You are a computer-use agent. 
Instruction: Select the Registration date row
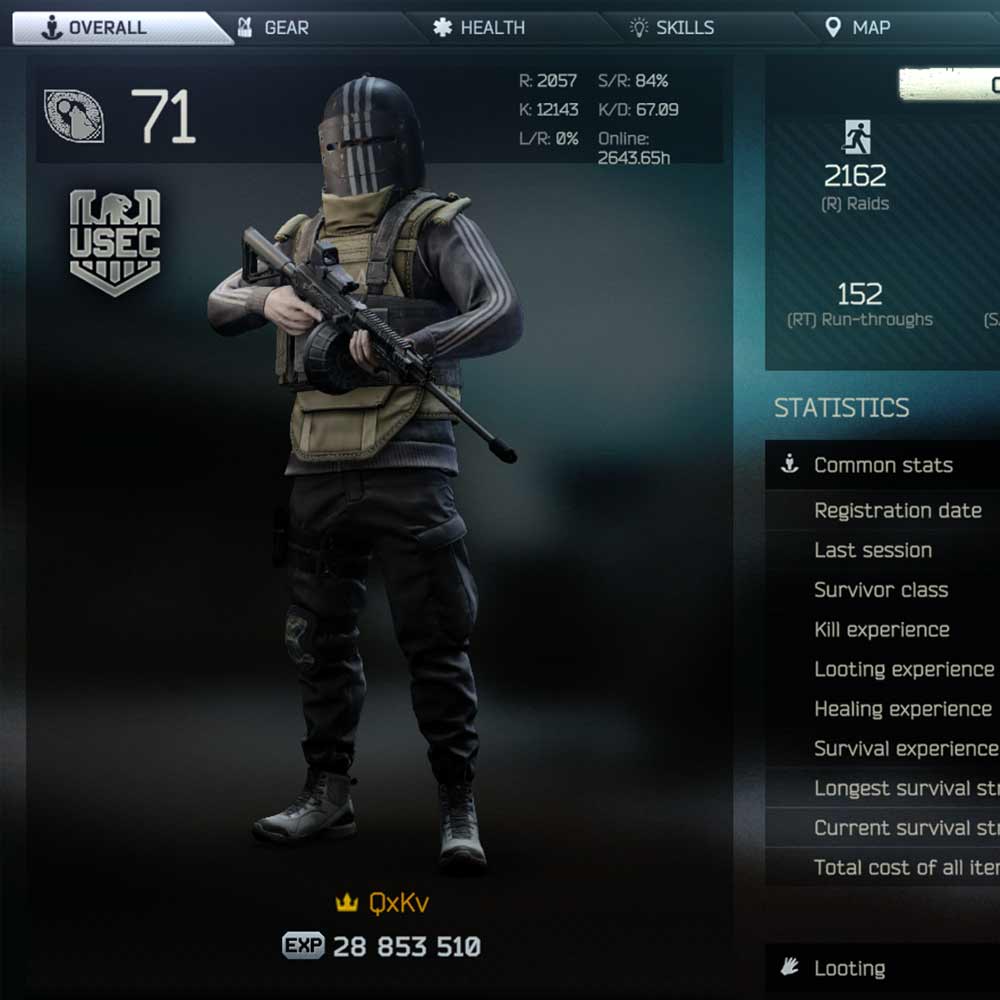click(x=897, y=511)
